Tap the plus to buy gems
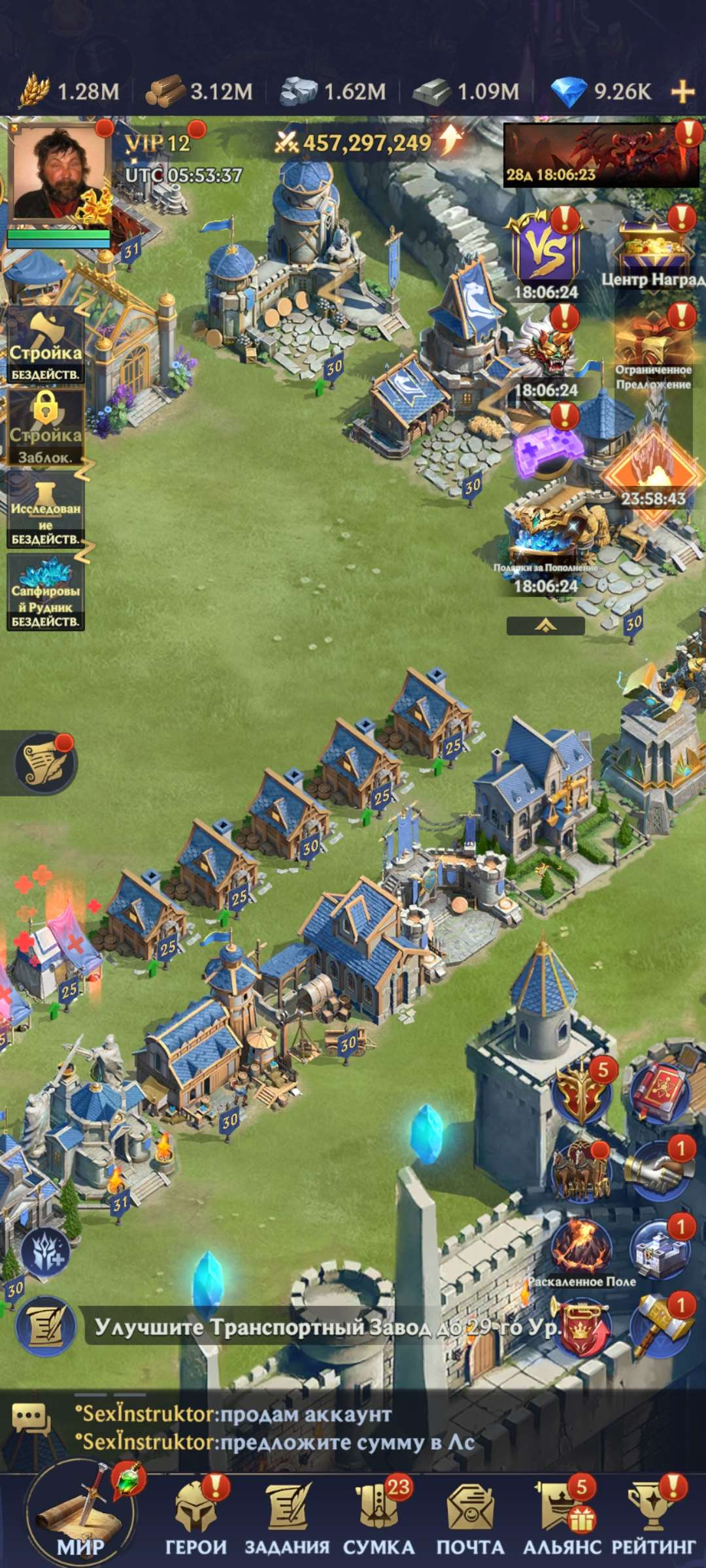The image size is (706, 1568). [x=682, y=91]
